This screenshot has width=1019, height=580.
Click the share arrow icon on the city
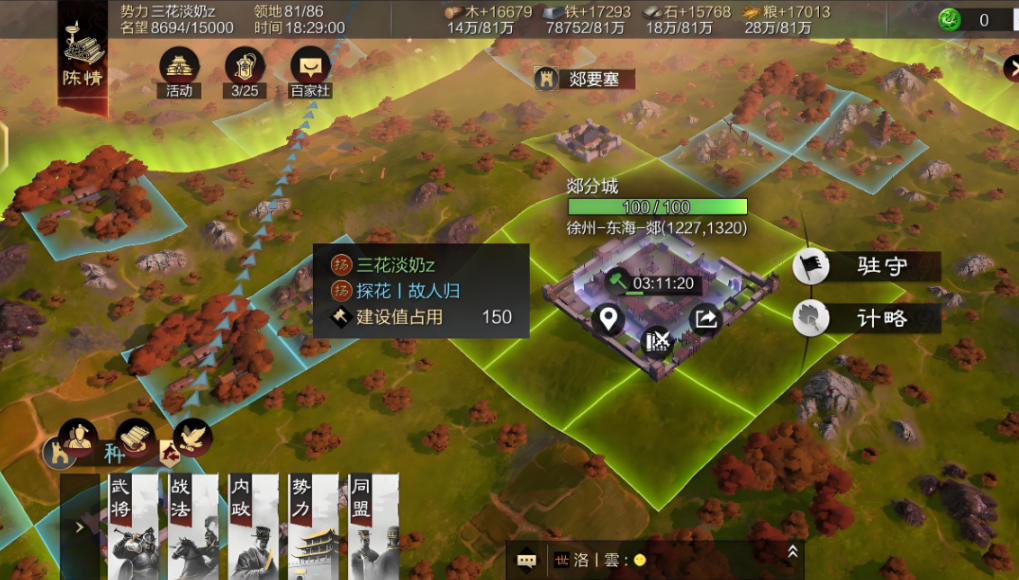click(x=706, y=319)
